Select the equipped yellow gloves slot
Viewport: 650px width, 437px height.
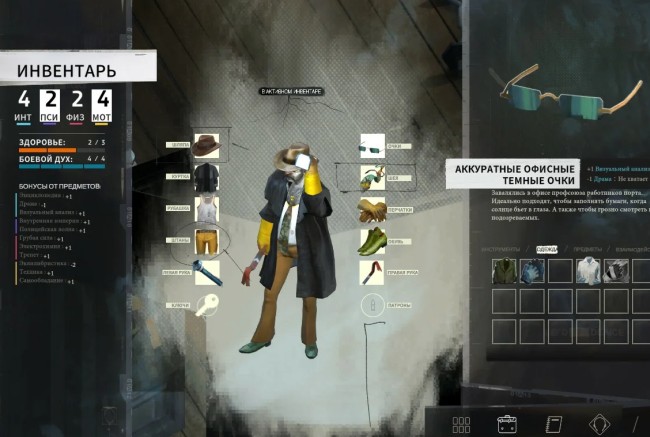[x=373, y=210]
